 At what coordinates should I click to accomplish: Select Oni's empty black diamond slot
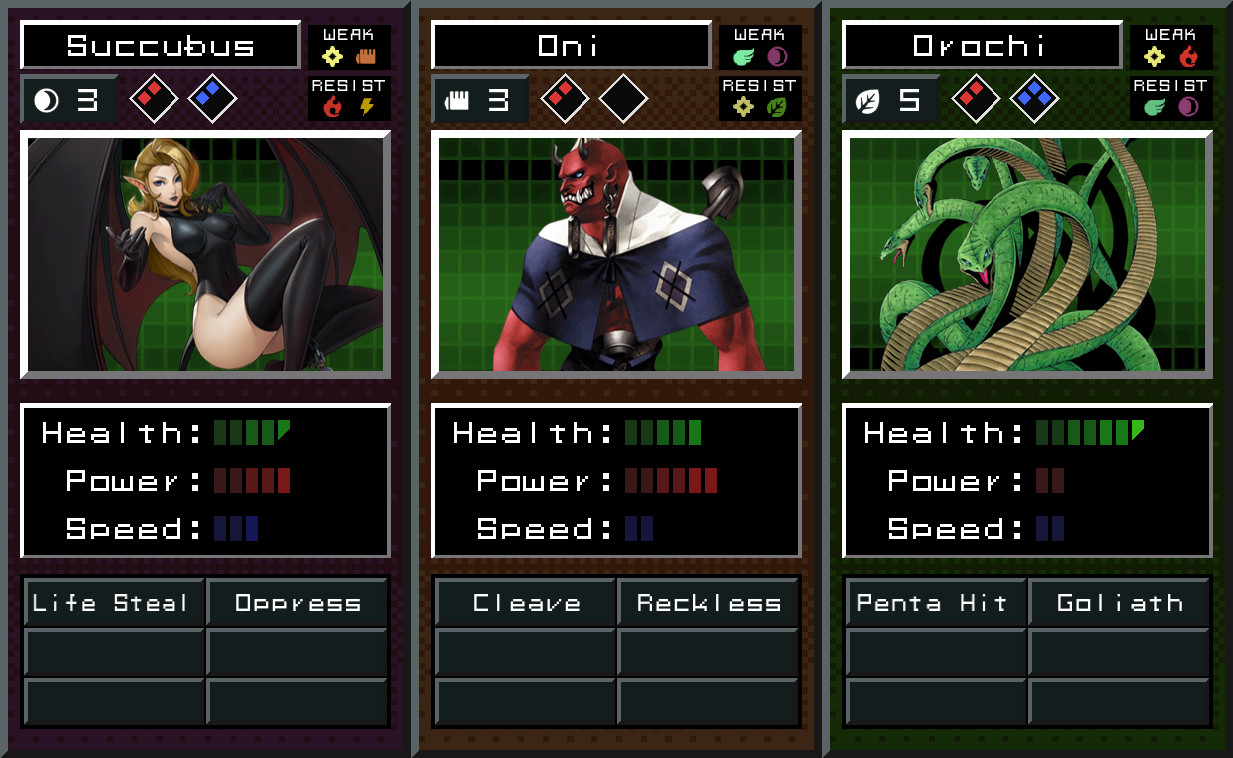[623, 98]
